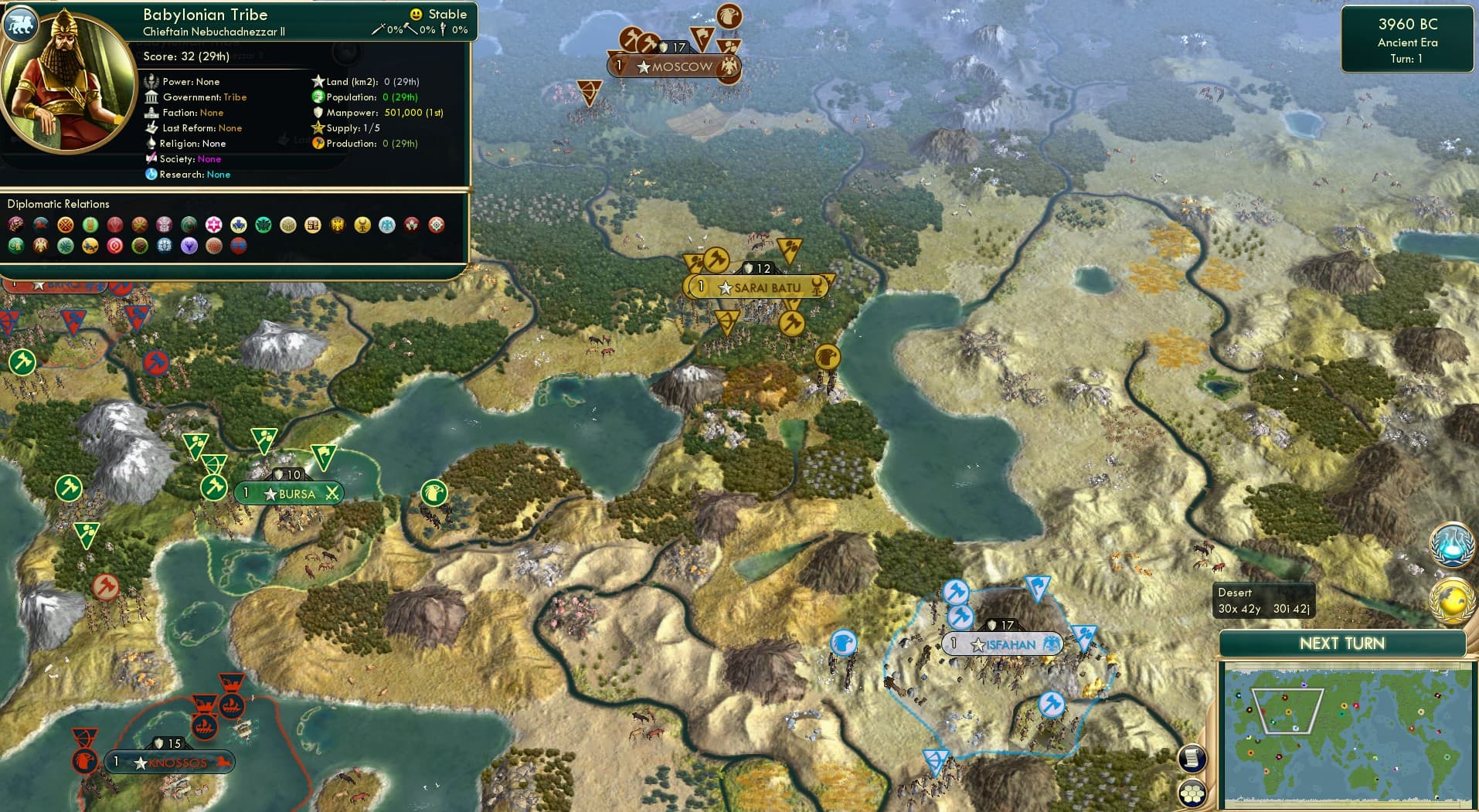This screenshot has height=812, width=1479.
Task: Open Social Policies with the blue flame icon
Action: pos(1454,545)
